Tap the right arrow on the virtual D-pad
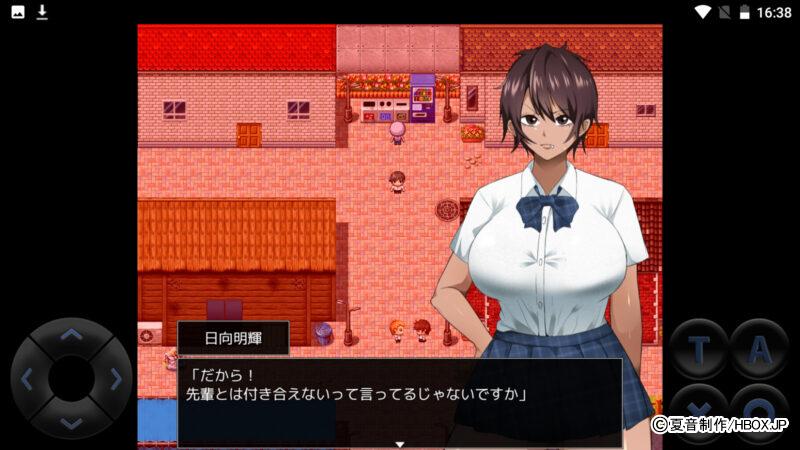Screen dimensions: 800x450 coord(116,379)
